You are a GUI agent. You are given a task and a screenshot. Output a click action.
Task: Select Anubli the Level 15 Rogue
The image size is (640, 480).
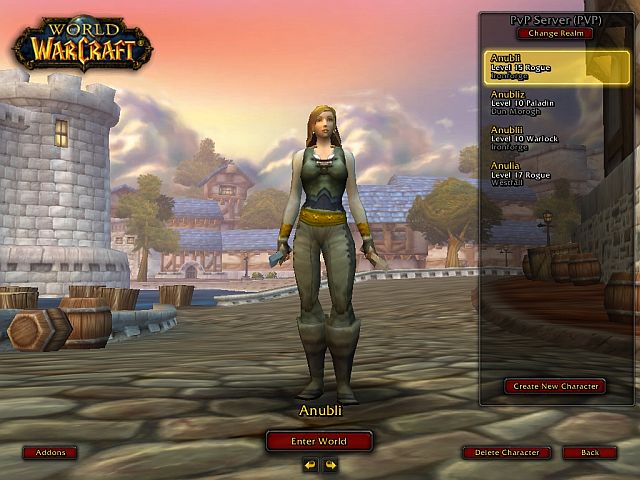click(x=545, y=65)
